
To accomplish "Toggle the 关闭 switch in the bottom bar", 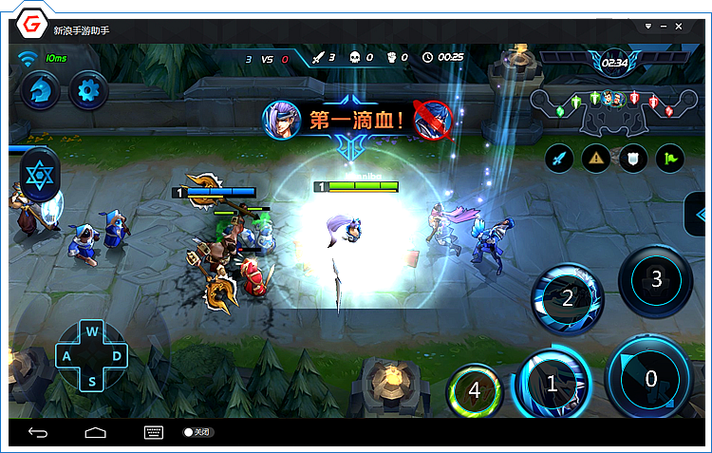I will point(196,432).
